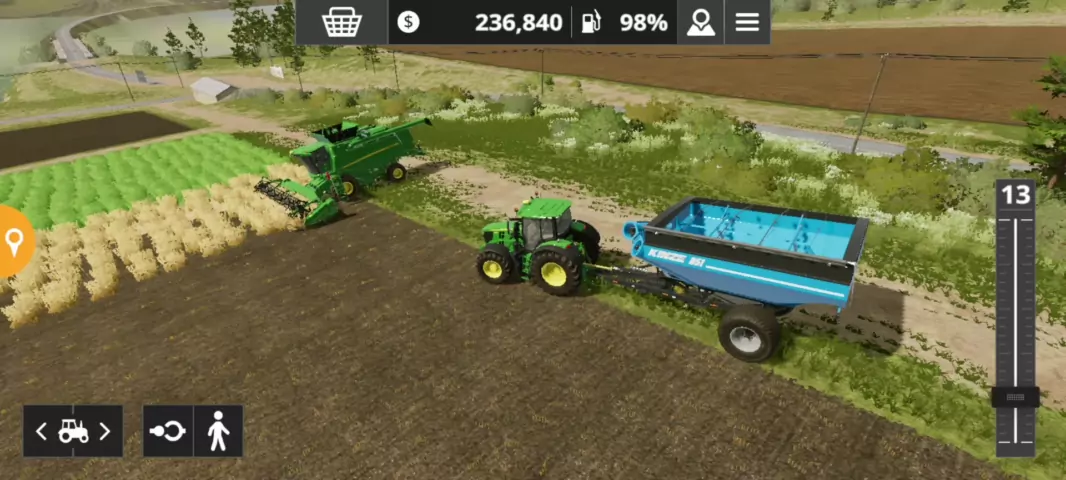Exit vehicle with the walking person button

click(x=218, y=431)
